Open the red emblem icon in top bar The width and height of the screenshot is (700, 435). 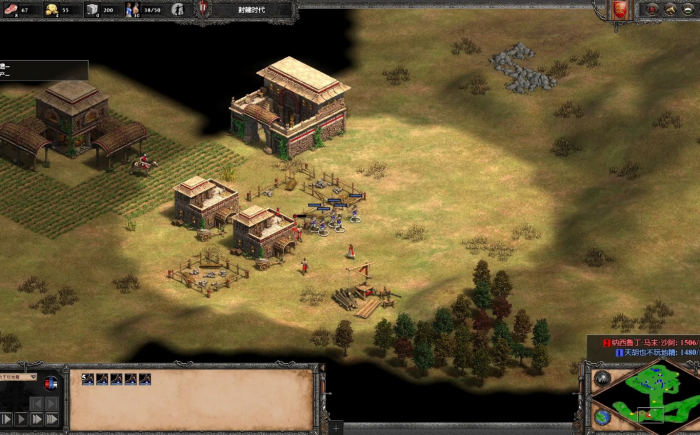(x=620, y=9)
